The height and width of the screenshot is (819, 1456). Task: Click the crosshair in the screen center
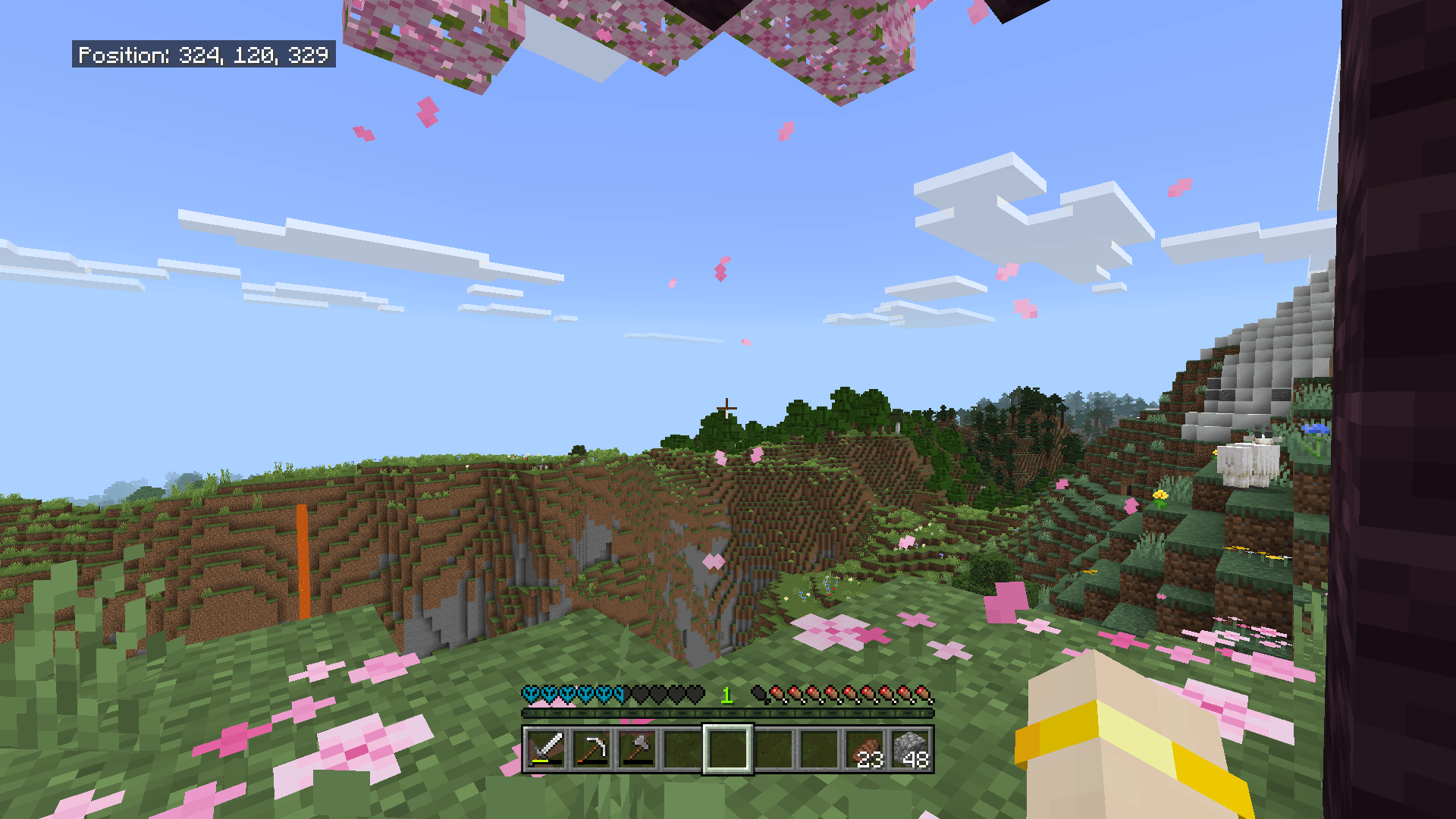[x=728, y=409]
